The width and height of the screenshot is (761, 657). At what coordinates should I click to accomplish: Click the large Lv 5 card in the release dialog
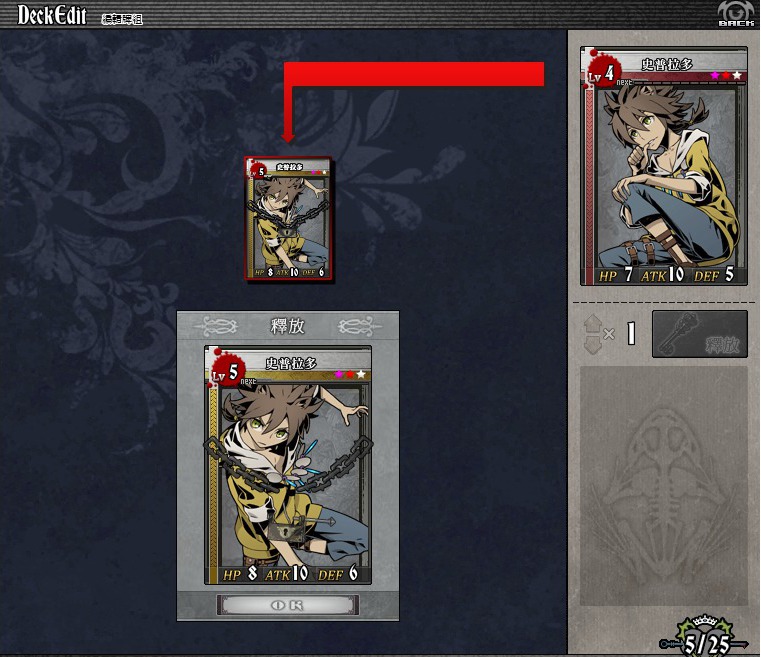click(x=288, y=465)
